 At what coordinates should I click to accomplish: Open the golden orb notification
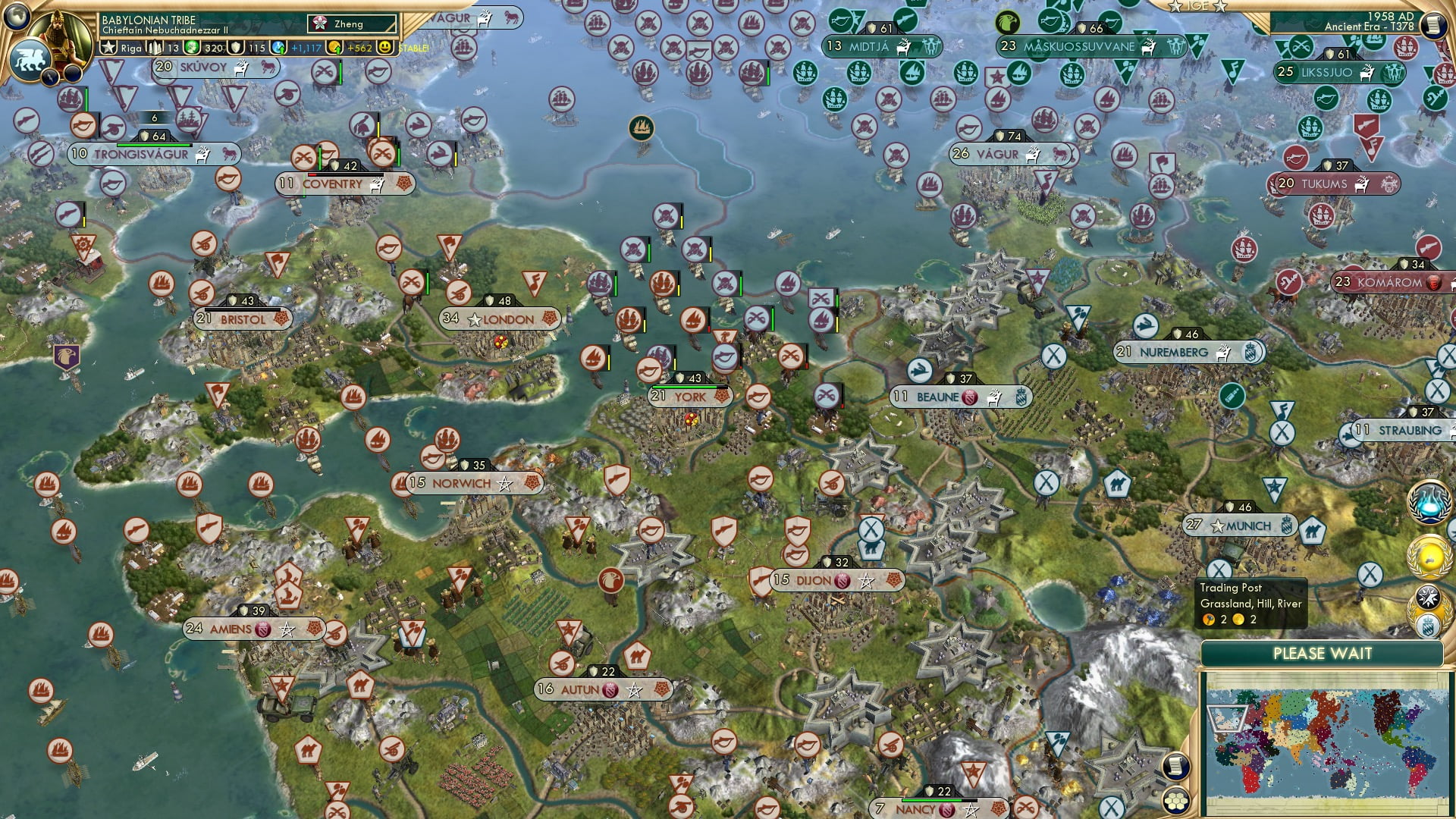pos(1429,557)
